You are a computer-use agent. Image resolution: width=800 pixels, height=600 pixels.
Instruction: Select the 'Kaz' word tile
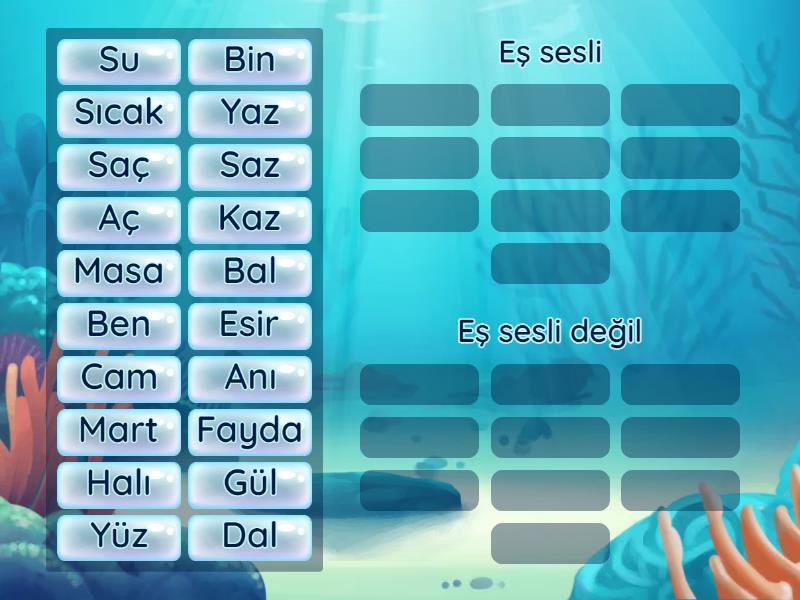pyautogui.click(x=250, y=220)
